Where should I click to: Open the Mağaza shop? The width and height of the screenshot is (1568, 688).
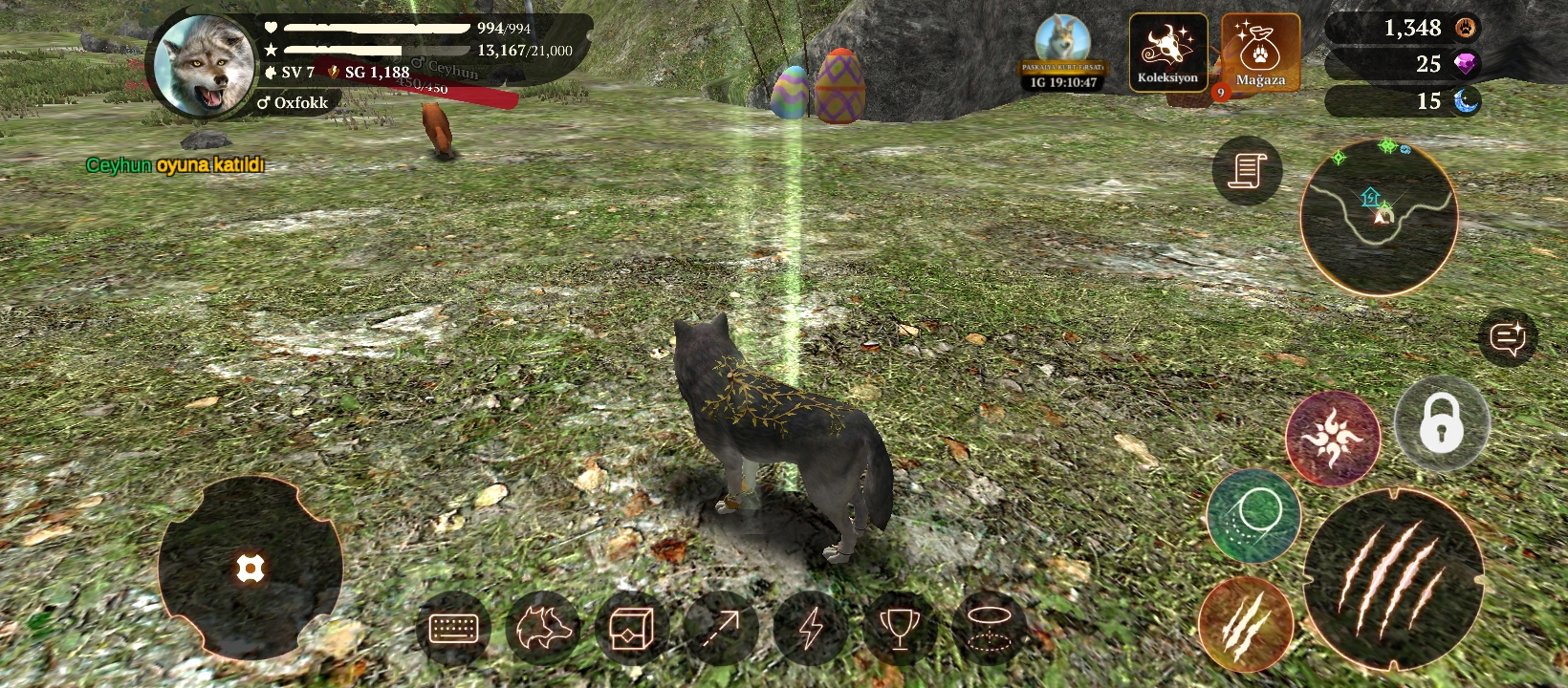1260,53
